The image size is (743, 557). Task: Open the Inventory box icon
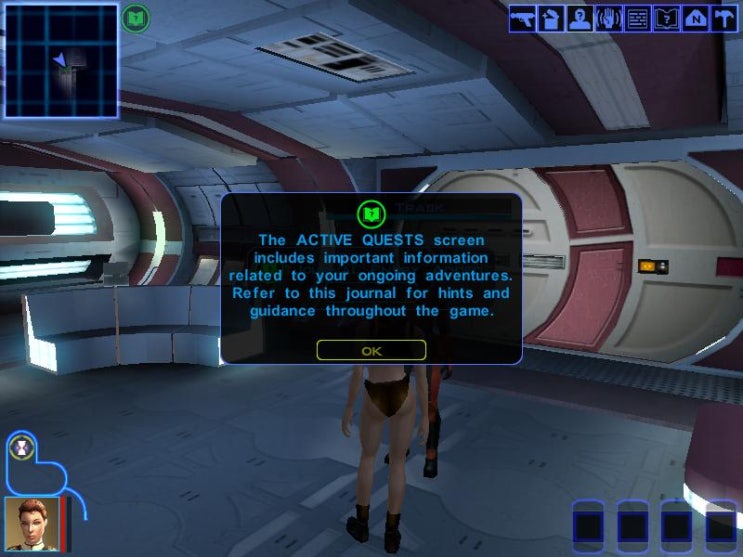551,18
